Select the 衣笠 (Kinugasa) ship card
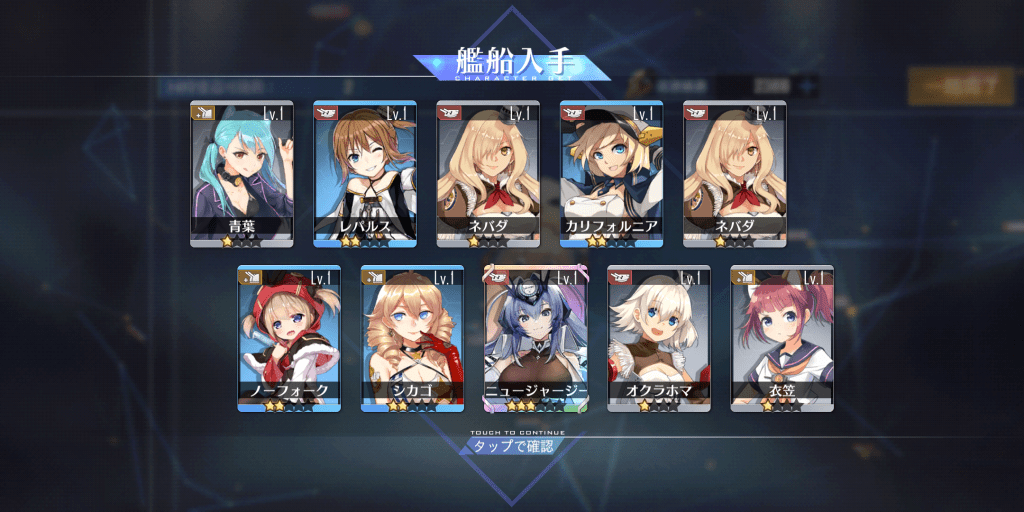The width and height of the screenshot is (1024, 512). pos(782,338)
